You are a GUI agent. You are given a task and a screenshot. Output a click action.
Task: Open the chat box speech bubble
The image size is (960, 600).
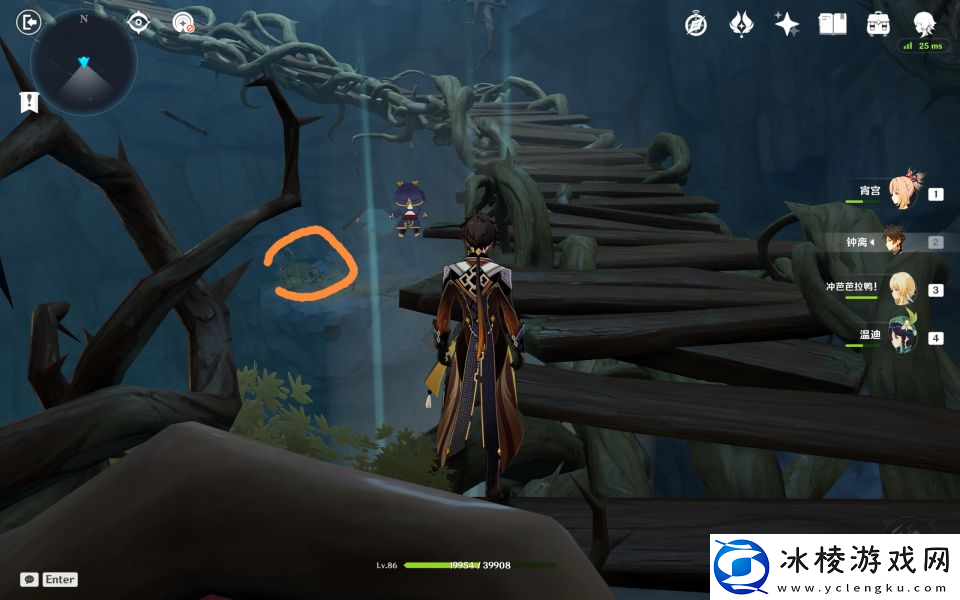click(x=30, y=579)
